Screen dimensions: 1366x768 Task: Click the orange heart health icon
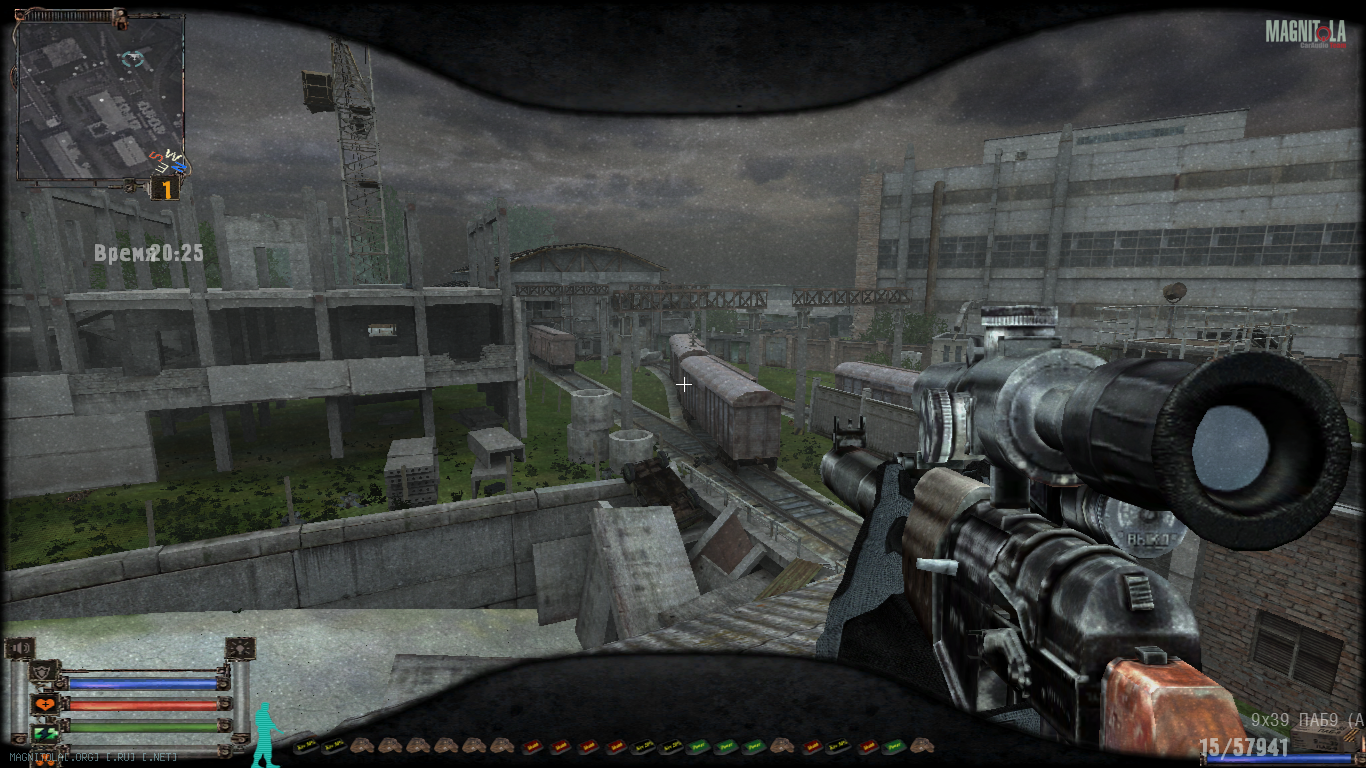[44, 704]
